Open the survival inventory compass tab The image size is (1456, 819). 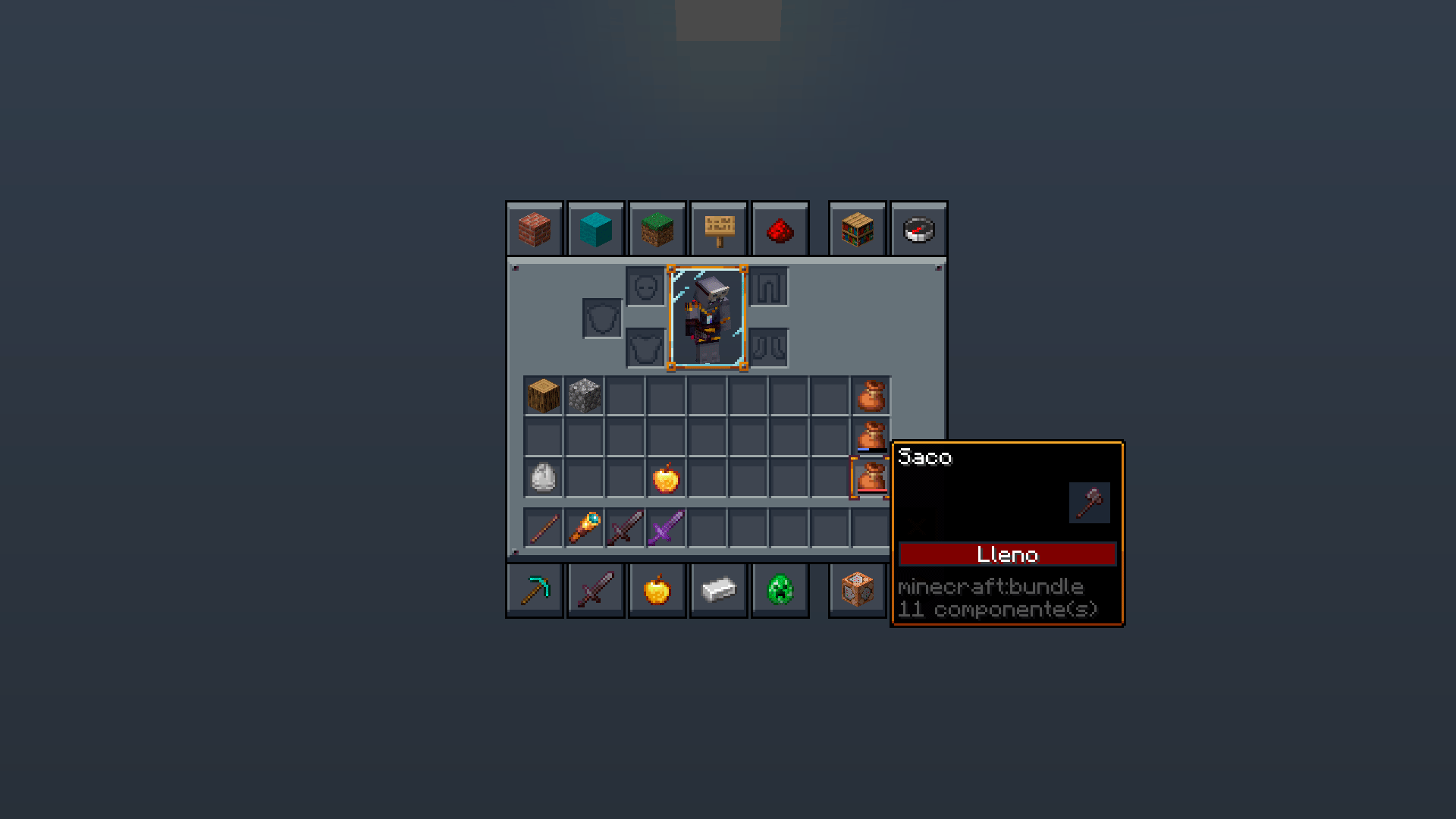(918, 230)
